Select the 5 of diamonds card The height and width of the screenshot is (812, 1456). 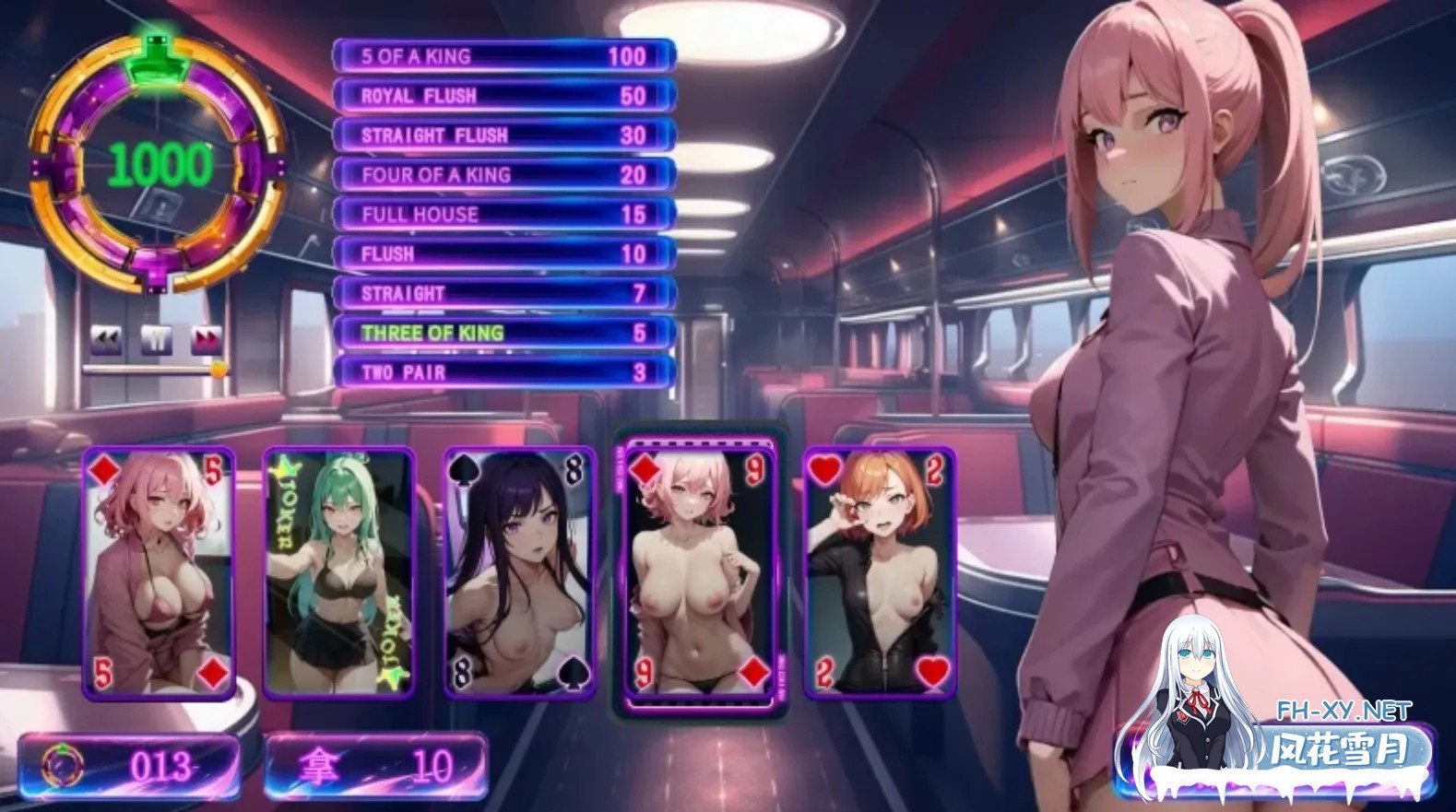159,572
